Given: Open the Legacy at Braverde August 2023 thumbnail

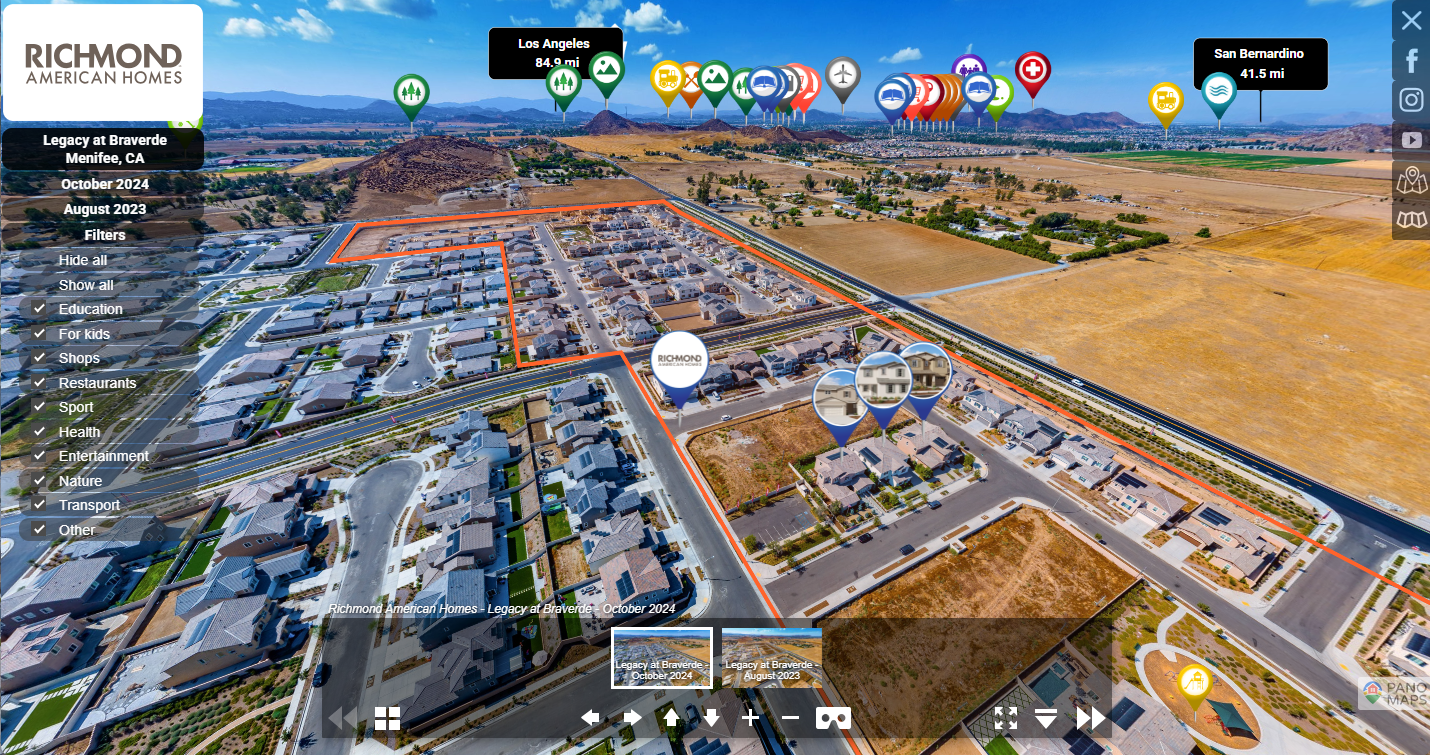Looking at the screenshot, I should pyautogui.click(x=771, y=658).
